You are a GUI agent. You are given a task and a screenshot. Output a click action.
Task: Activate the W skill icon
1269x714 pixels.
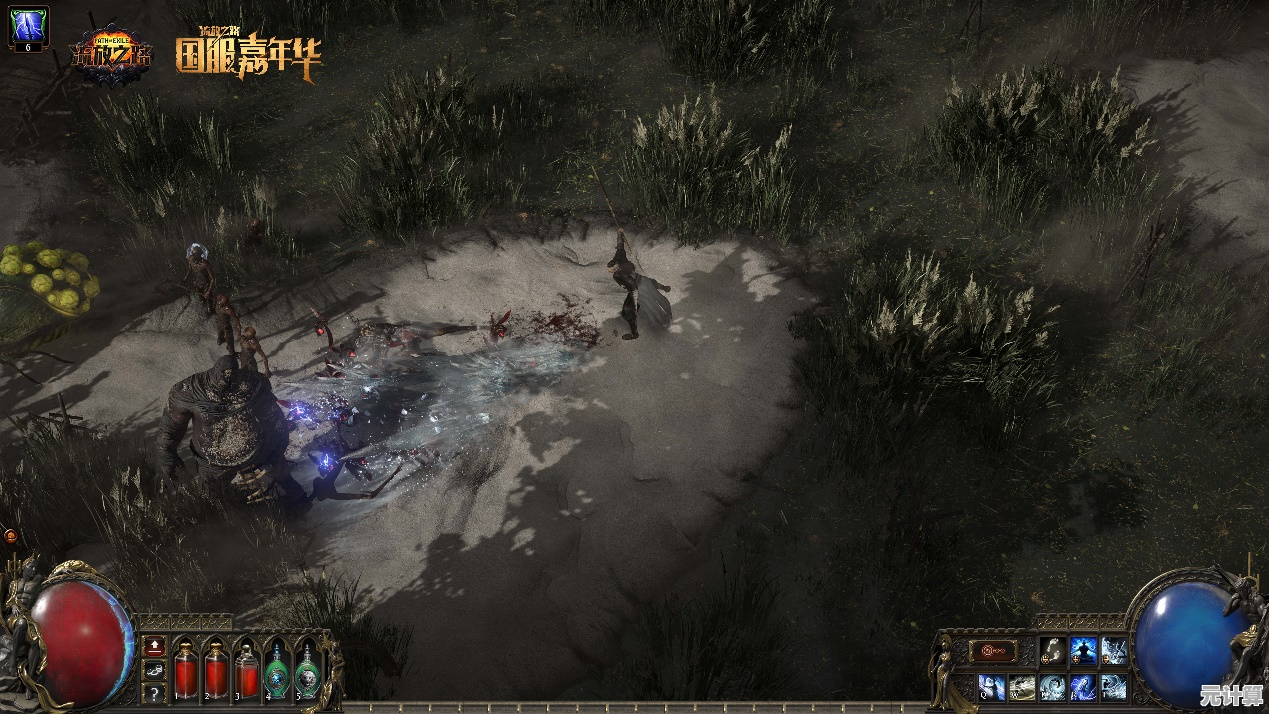tap(1022, 688)
